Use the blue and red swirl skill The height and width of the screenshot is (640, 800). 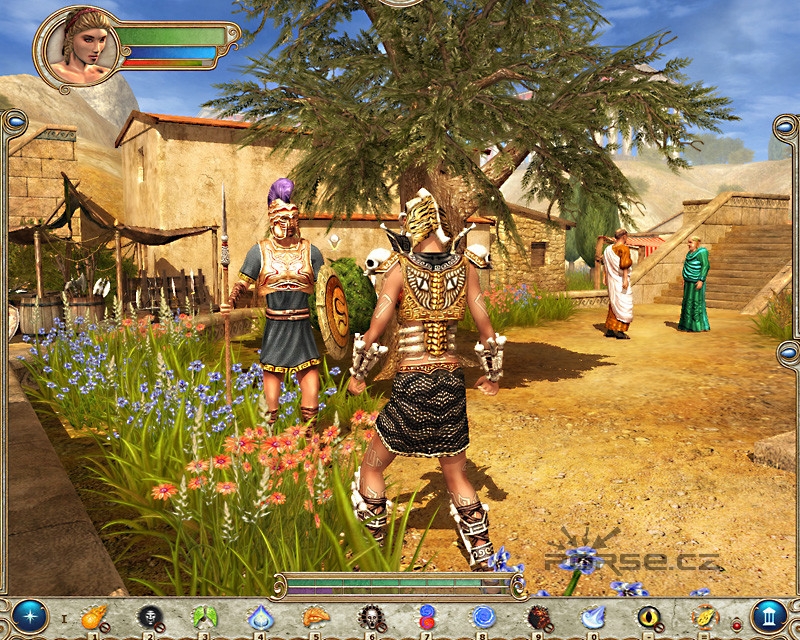click(x=427, y=617)
